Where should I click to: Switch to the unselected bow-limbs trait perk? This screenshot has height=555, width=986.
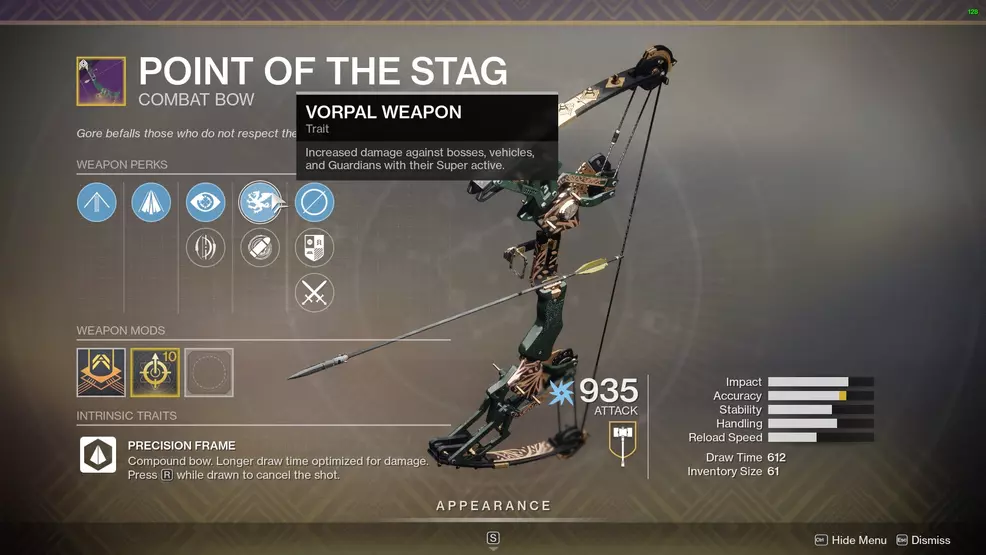(206, 248)
